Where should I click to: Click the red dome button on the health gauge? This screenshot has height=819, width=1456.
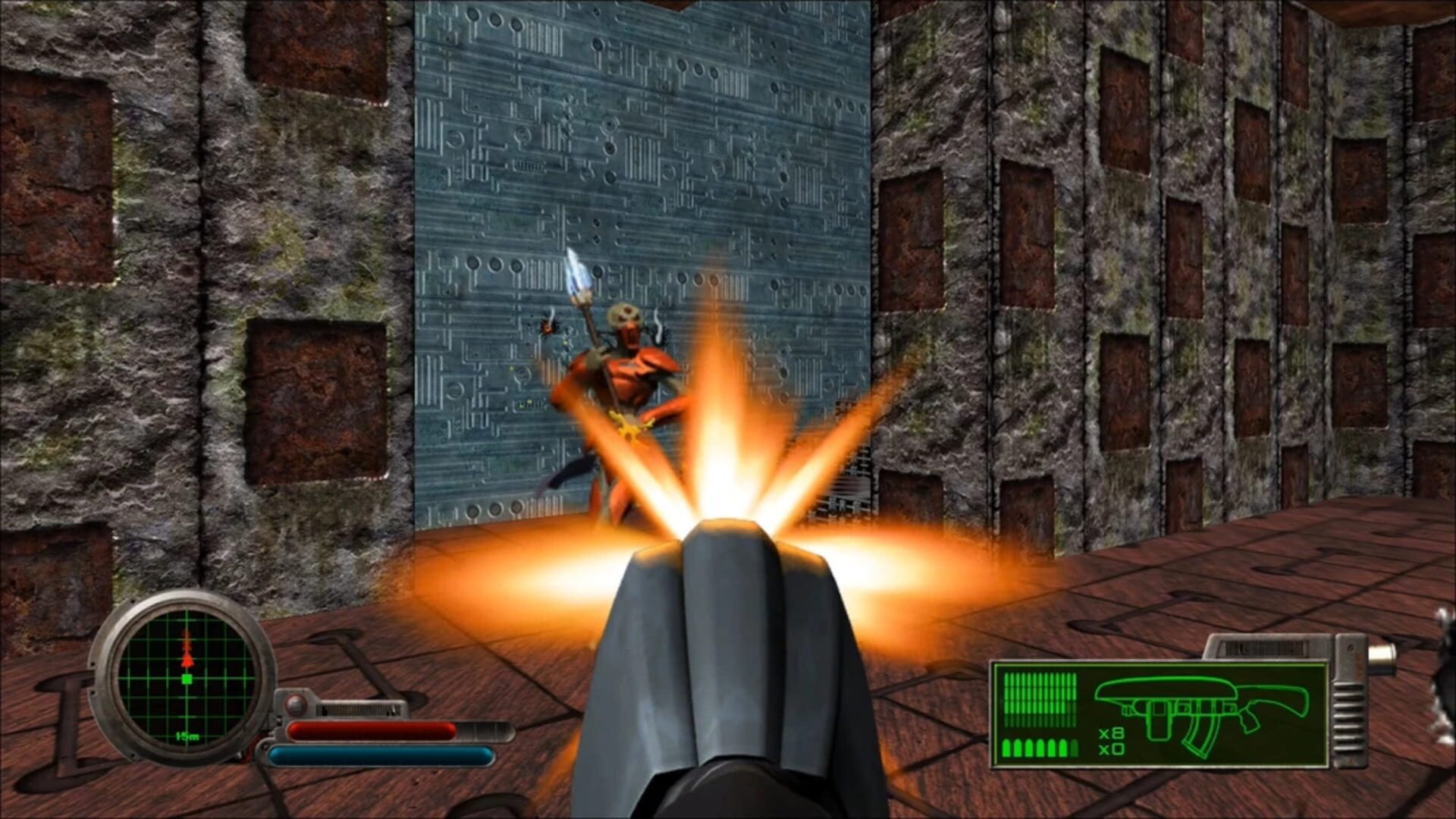[x=296, y=705]
